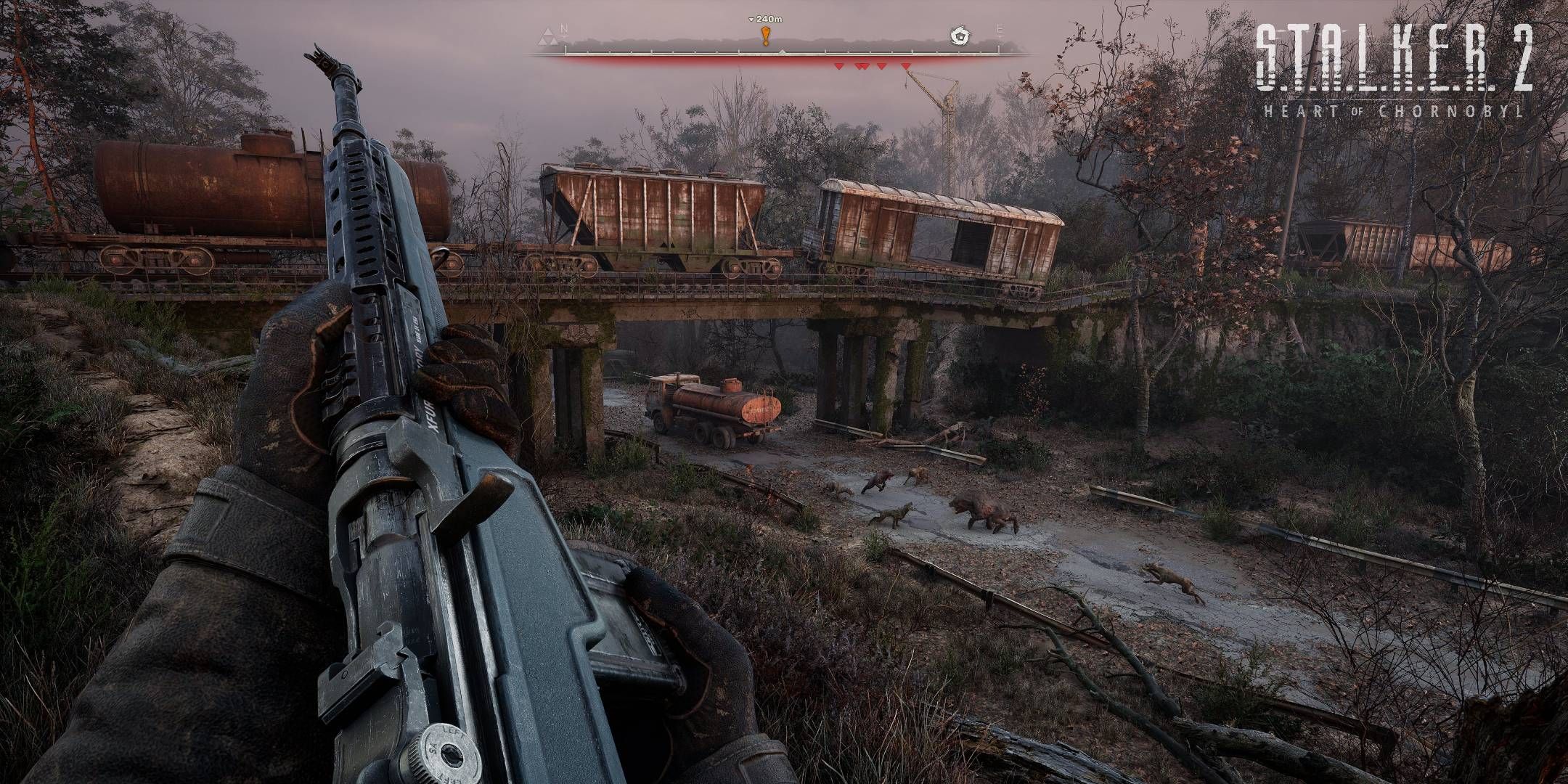Select the orange exclamation quest marker
Viewport: 1568px width, 784px height.
coord(764,35)
